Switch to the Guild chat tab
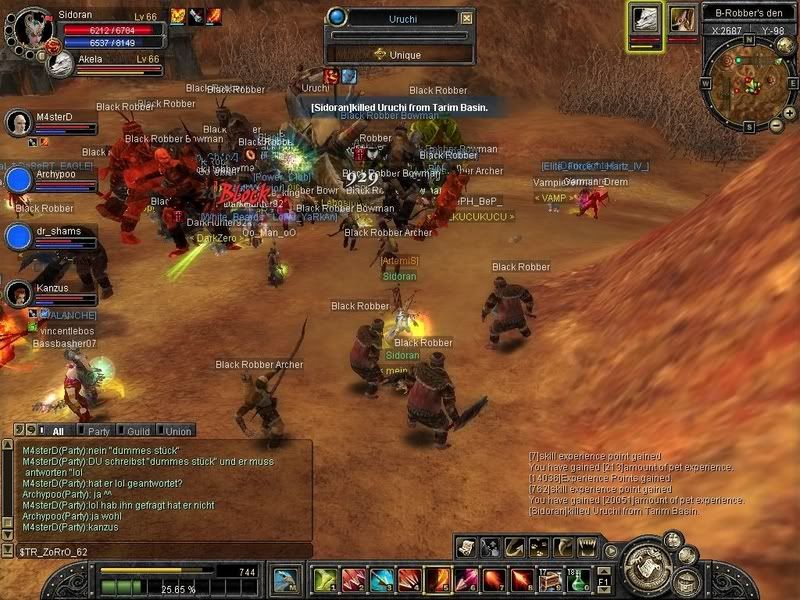This screenshot has width=800, height=600. pos(138,431)
